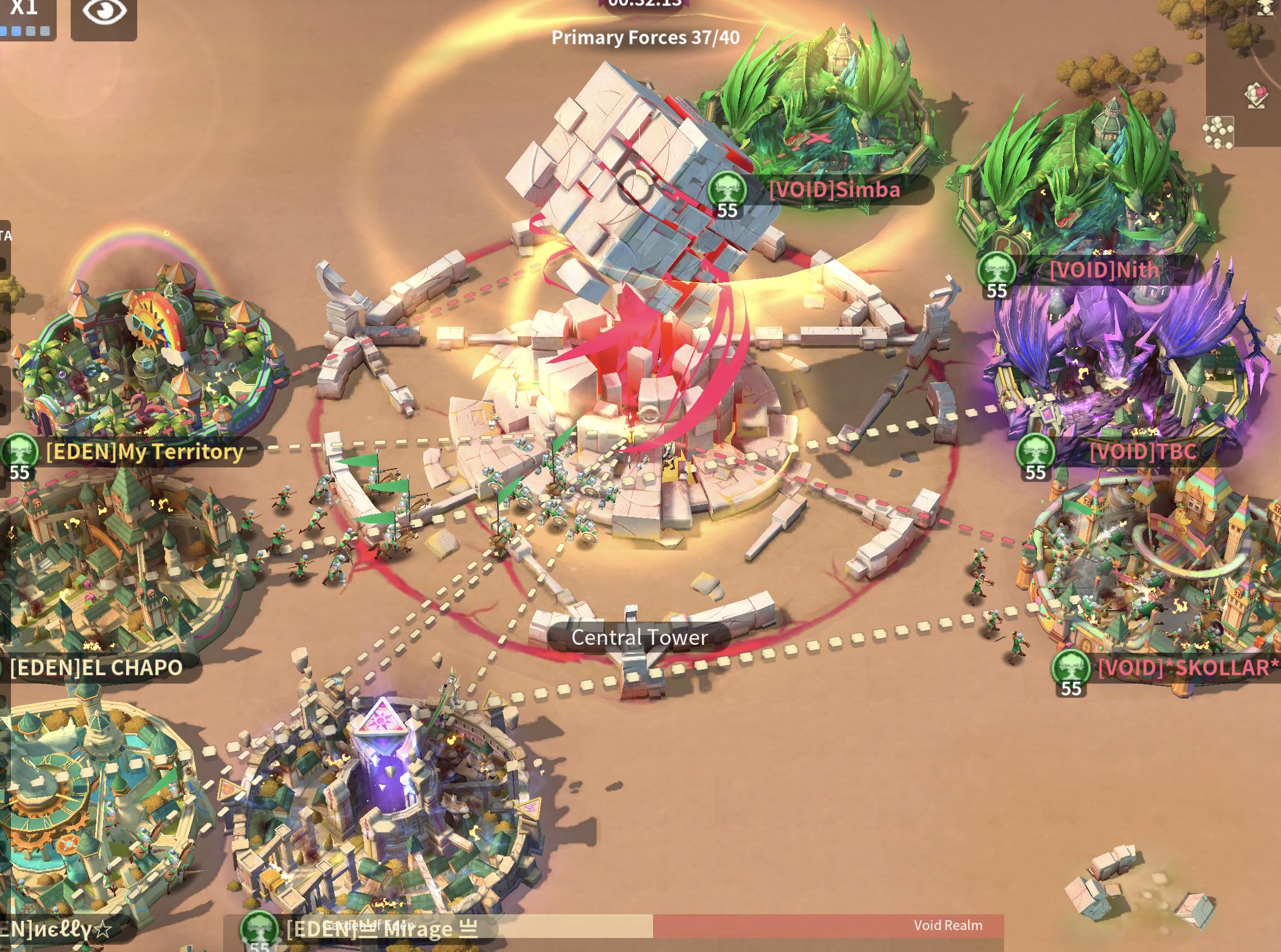
Task: Select the [VOID]Nith player nameplate
Action: [x=1104, y=270]
